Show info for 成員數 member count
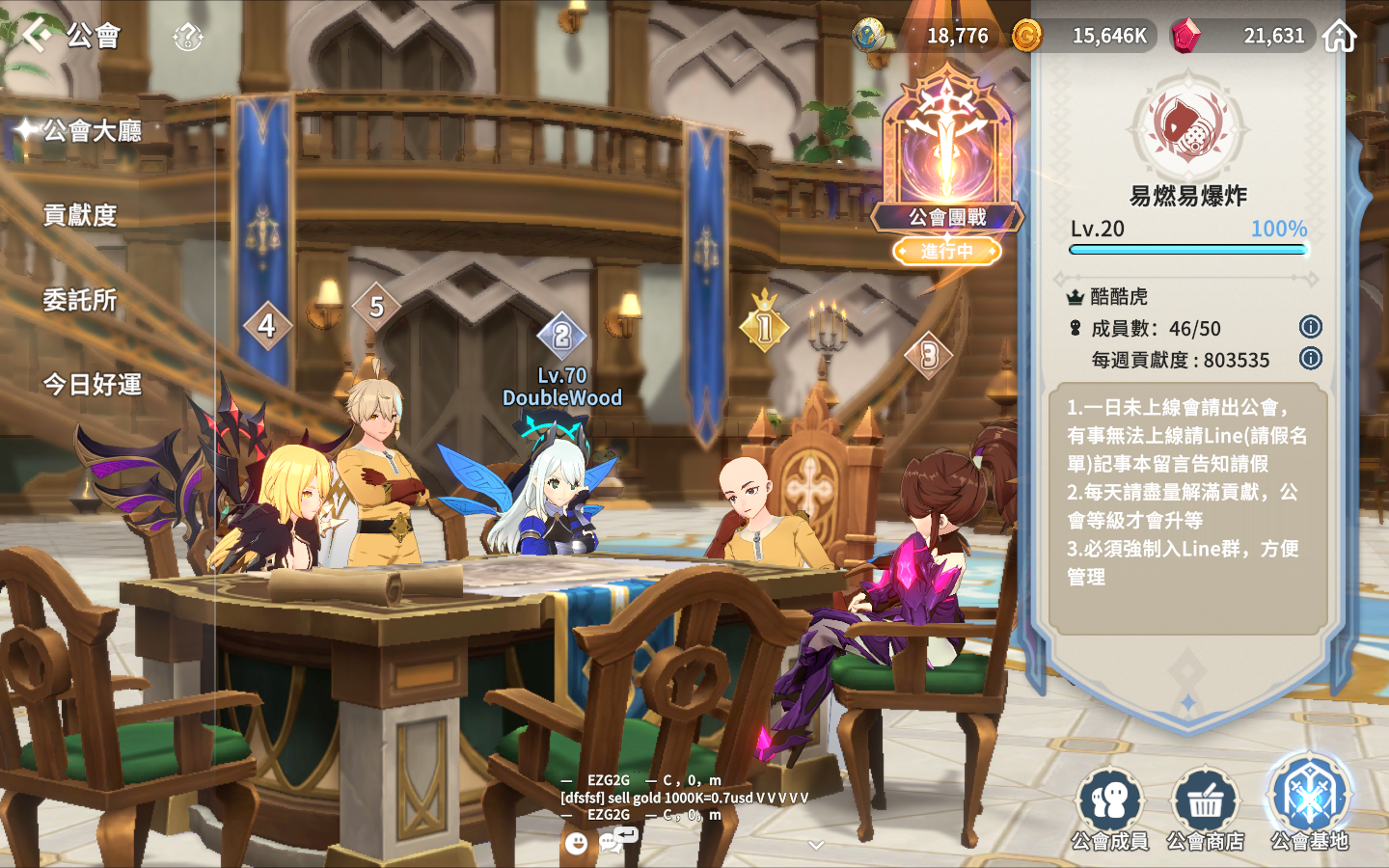 (x=1310, y=327)
